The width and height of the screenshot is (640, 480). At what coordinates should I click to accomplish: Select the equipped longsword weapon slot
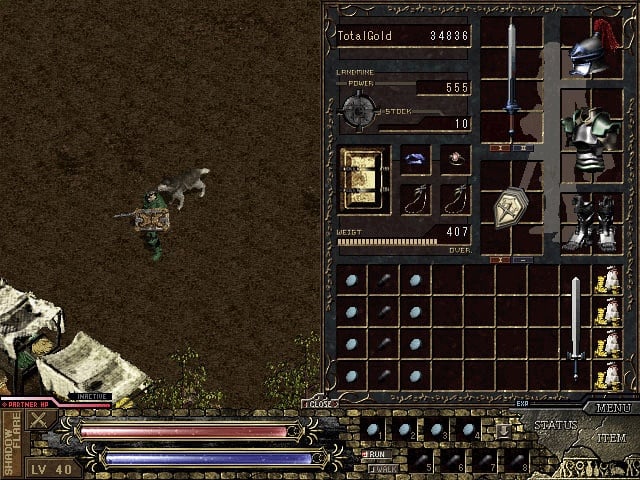tap(511, 76)
